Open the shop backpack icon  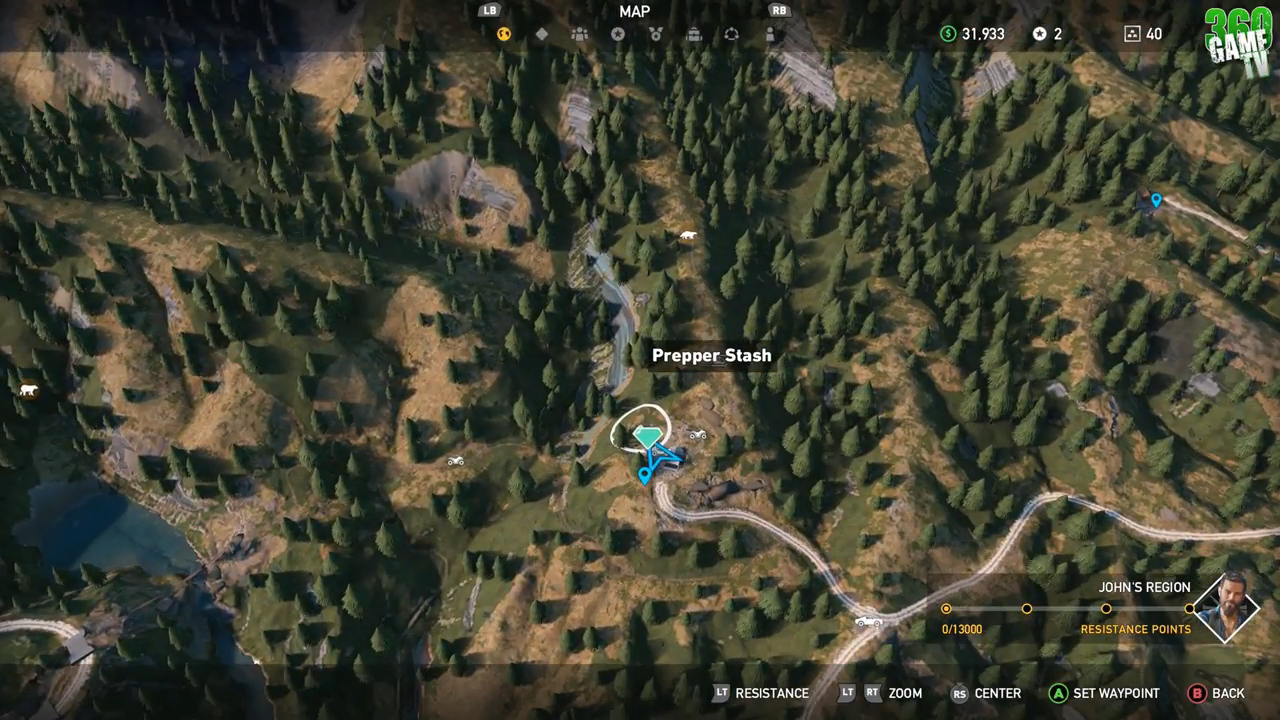click(x=693, y=33)
